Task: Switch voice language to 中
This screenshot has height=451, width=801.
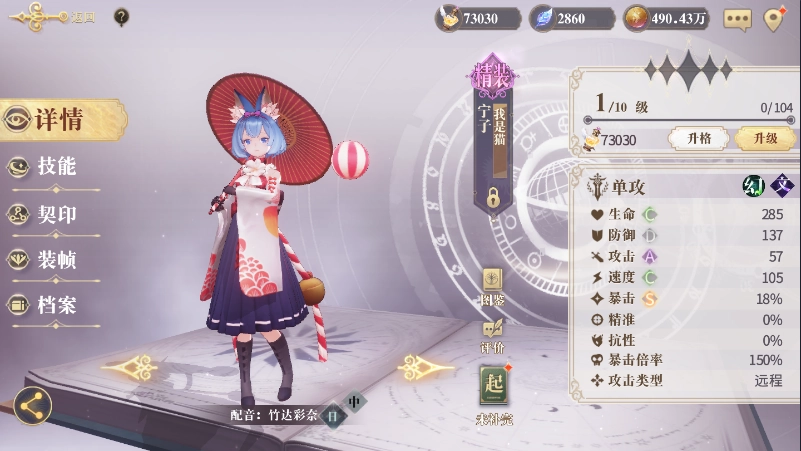Action: pyautogui.click(x=354, y=403)
